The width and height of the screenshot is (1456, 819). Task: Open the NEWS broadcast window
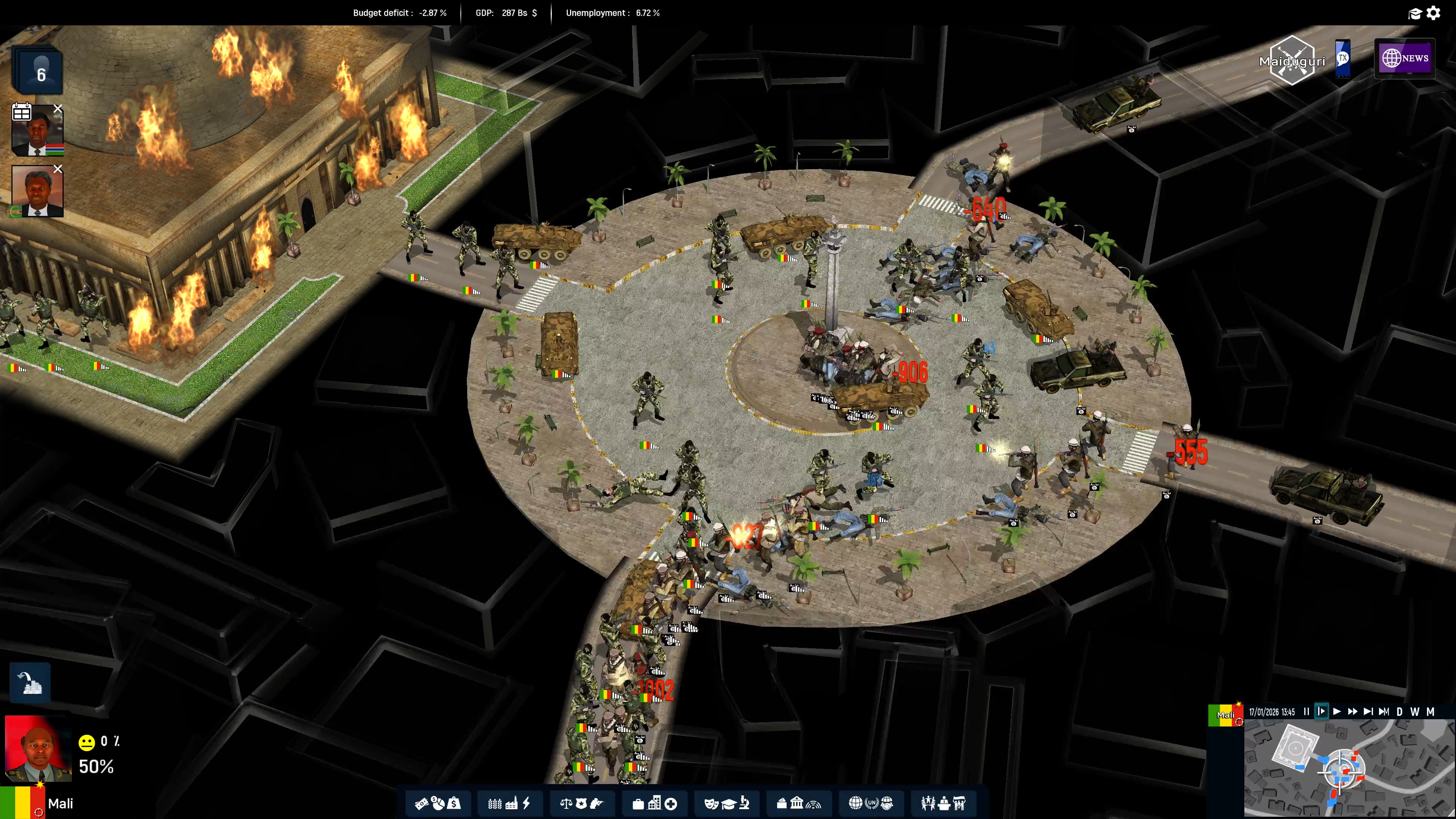coord(1405,58)
